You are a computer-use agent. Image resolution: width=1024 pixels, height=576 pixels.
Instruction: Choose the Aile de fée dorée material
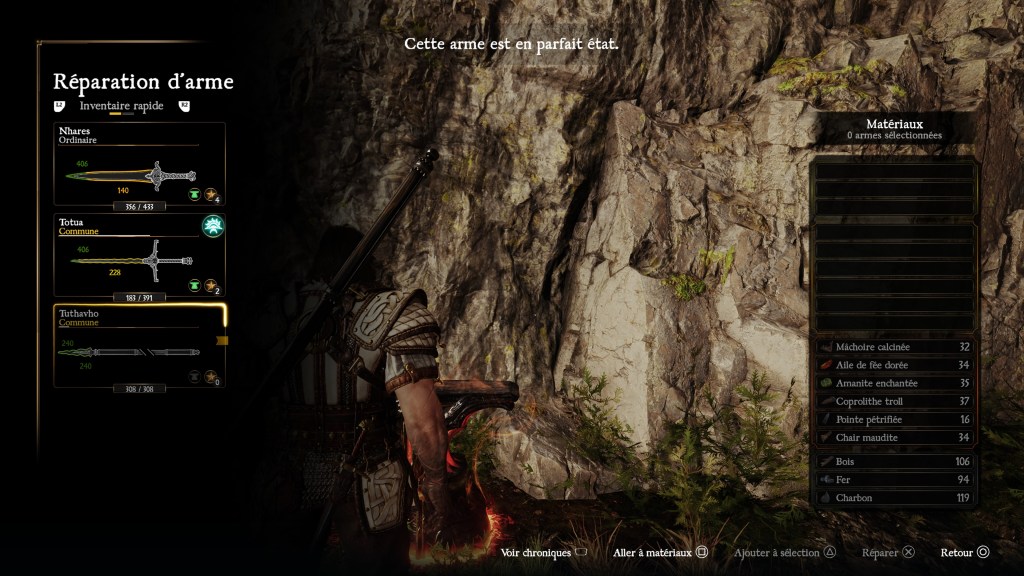tap(895, 365)
